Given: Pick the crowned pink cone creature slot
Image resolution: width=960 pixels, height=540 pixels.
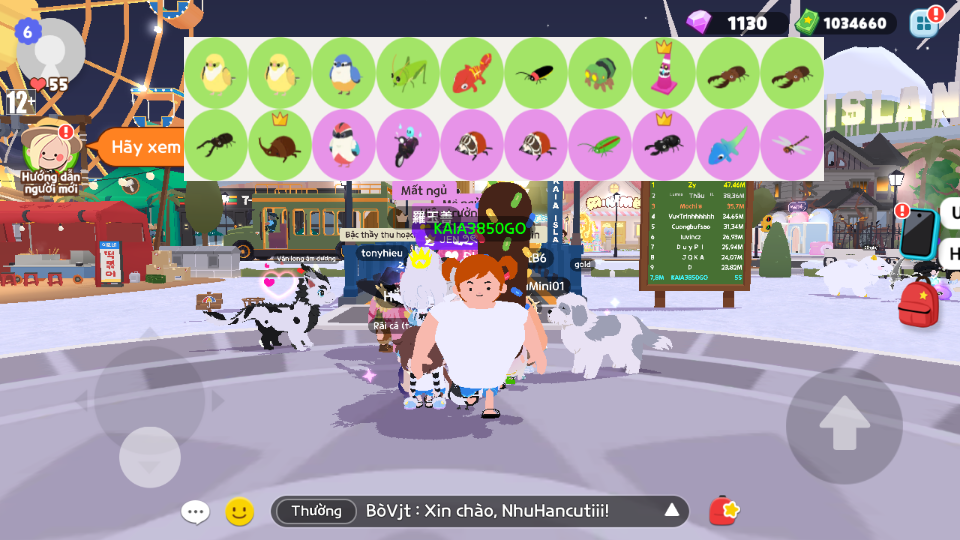Looking at the screenshot, I should pyautogui.click(x=664, y=73).
